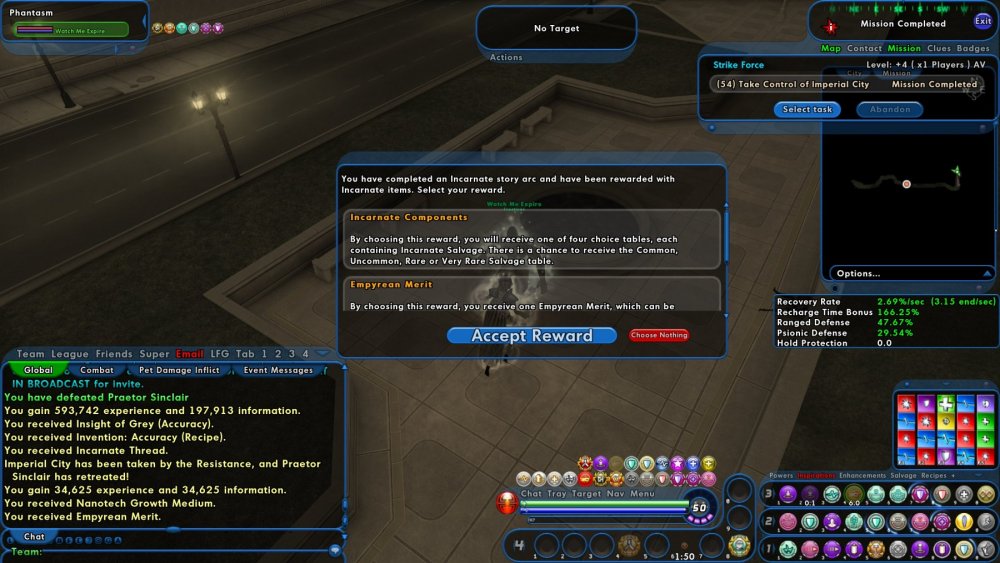Screen dimensions: 1000x563
Task: Show the Badges tab
Action: (973, 48)
